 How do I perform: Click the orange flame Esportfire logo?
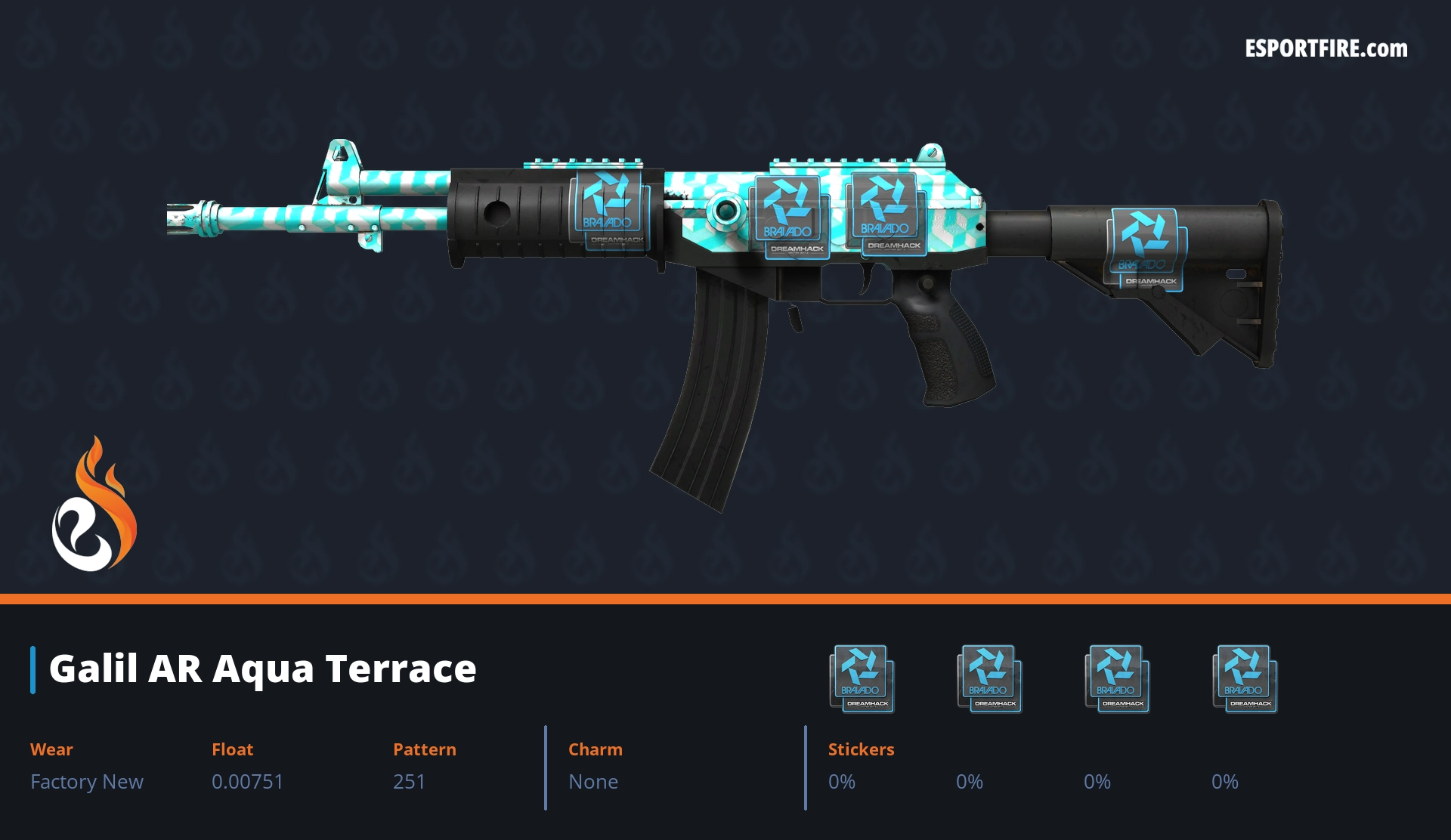(x=94, y=505)
